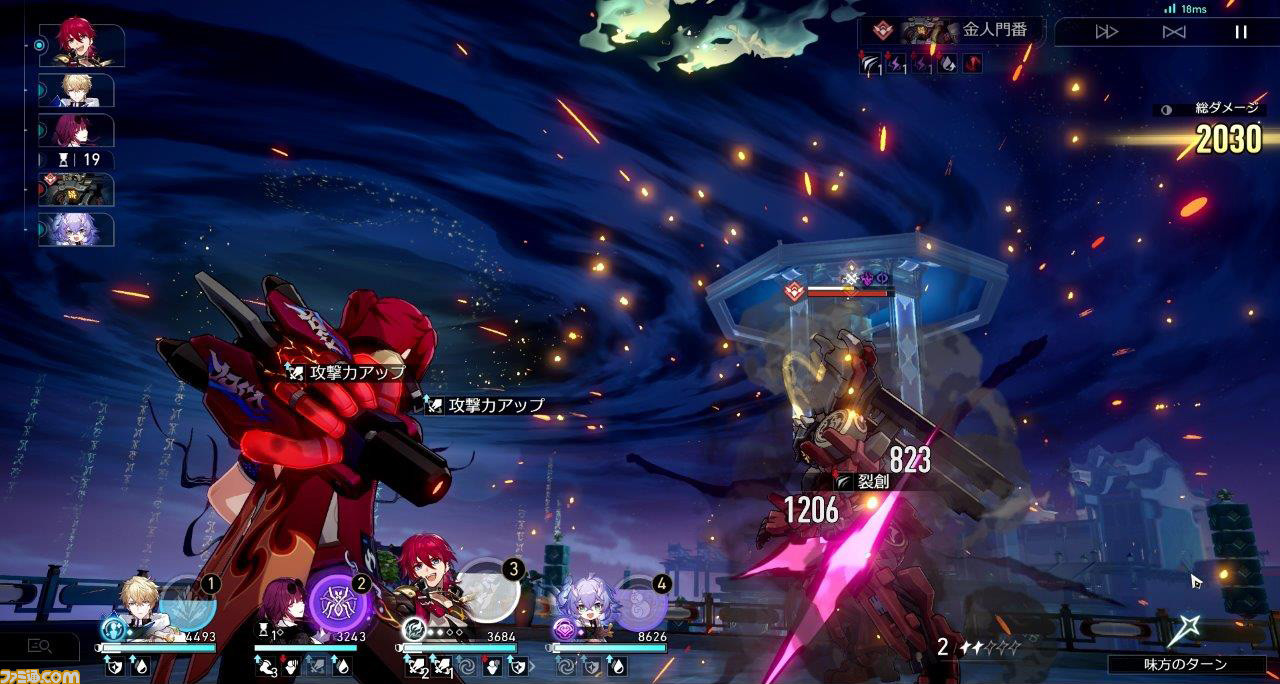Select the purple-haired portrait in turn order

coord(78,229)
